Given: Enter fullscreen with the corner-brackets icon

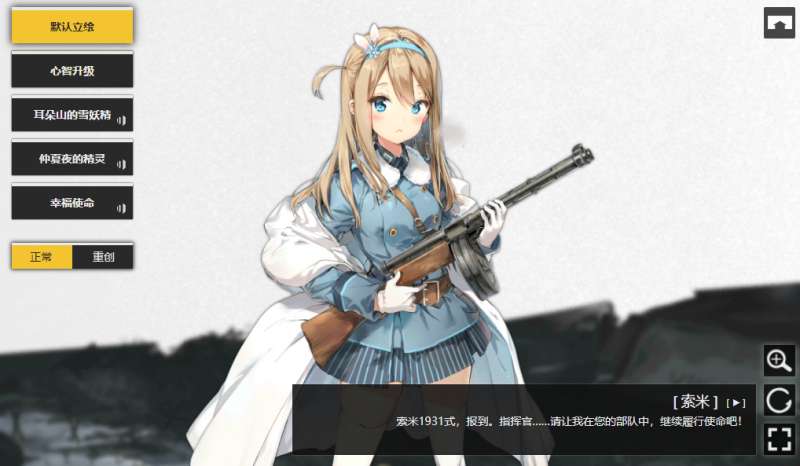Looking at the screenshot, I should (x=779, y=439).
